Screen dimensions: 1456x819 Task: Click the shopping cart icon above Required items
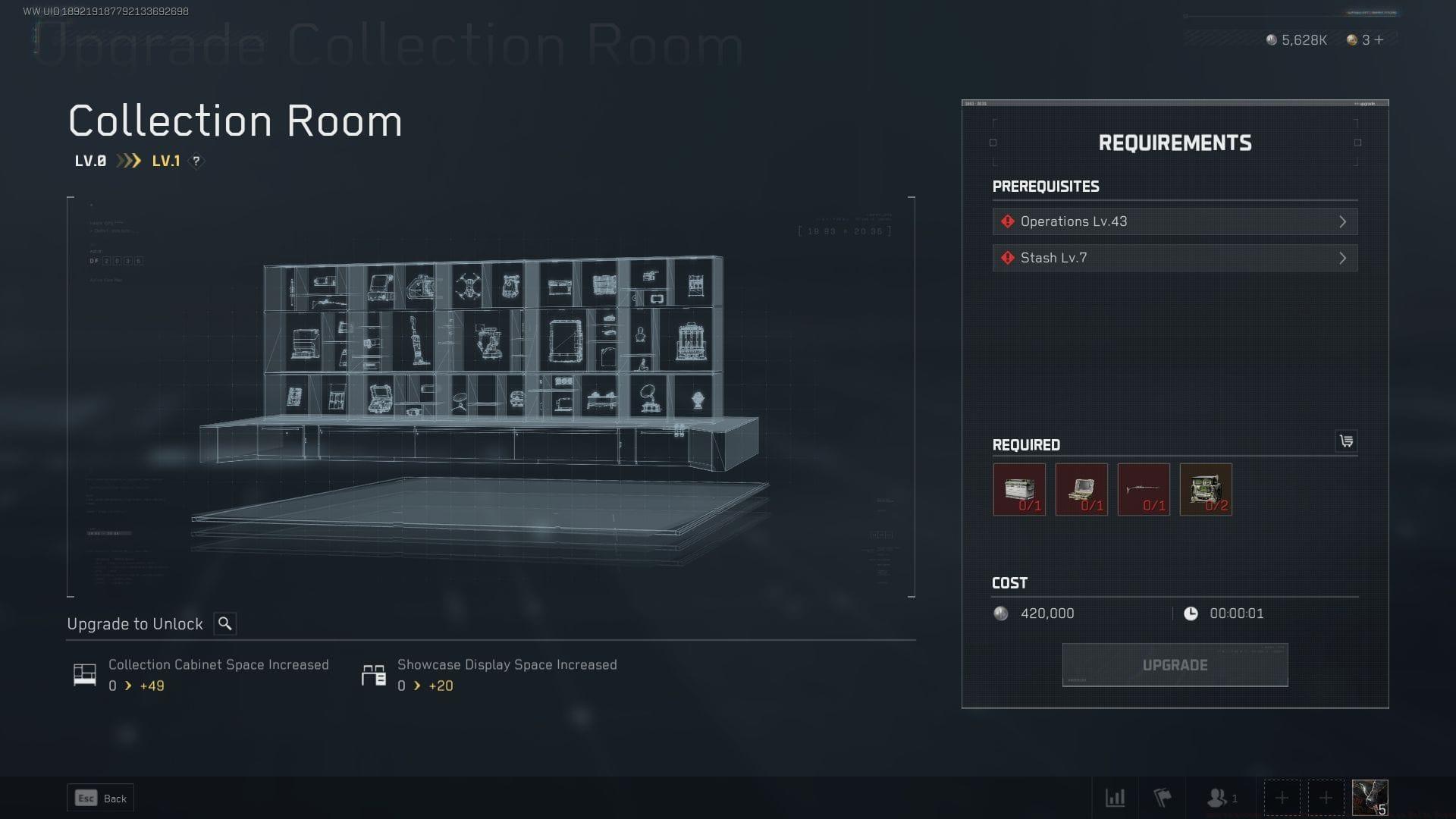point(1348,441)
